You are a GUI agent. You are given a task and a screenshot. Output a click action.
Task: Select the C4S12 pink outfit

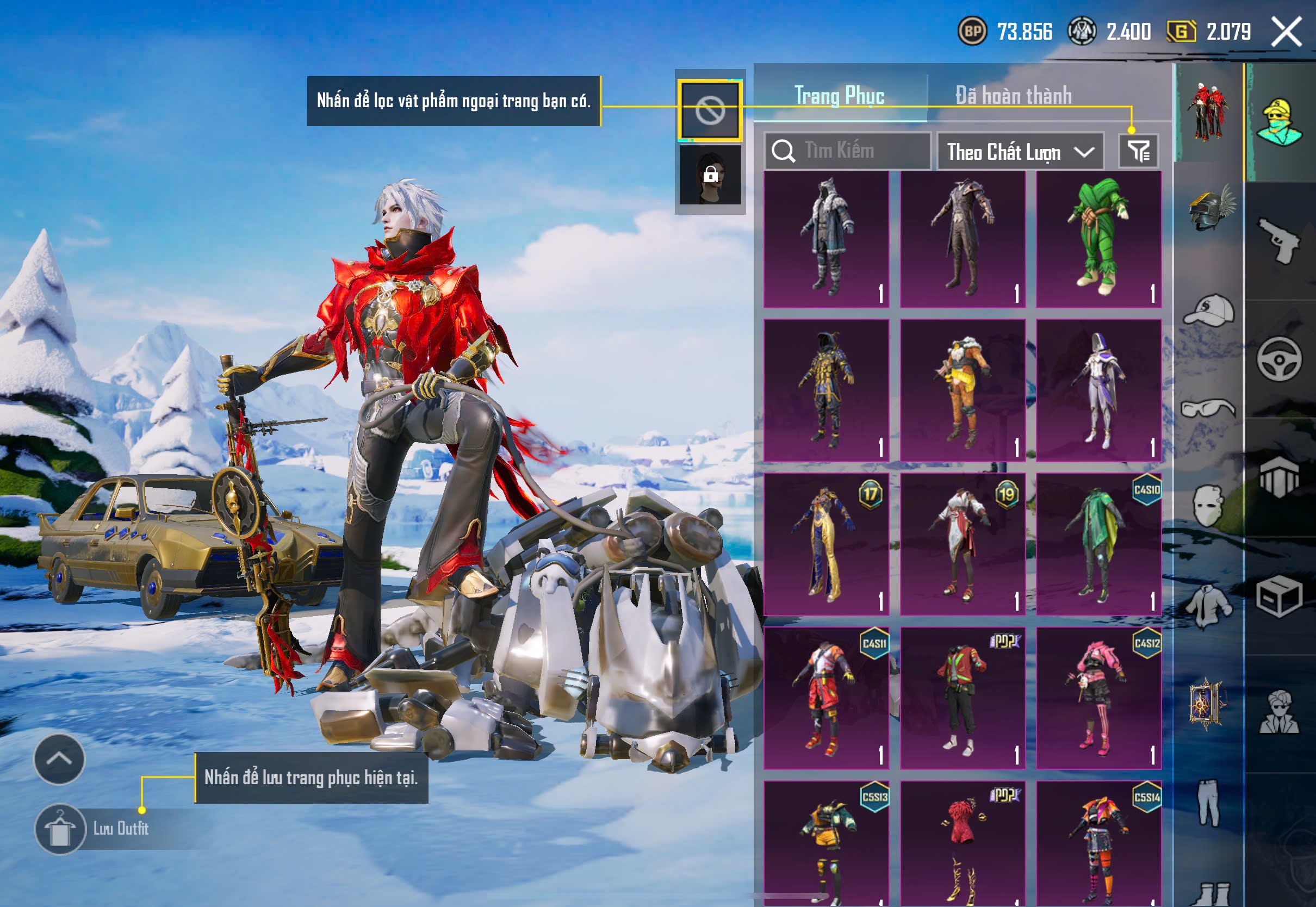click(1098, 698)
